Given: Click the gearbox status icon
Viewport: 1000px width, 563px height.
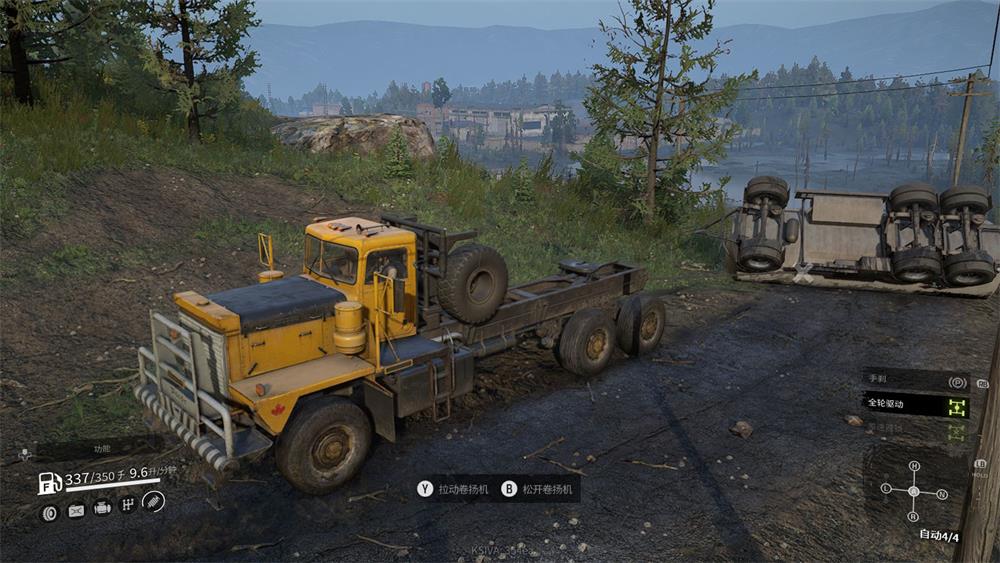Looking at the screenshot, I should tap(128, 506).
